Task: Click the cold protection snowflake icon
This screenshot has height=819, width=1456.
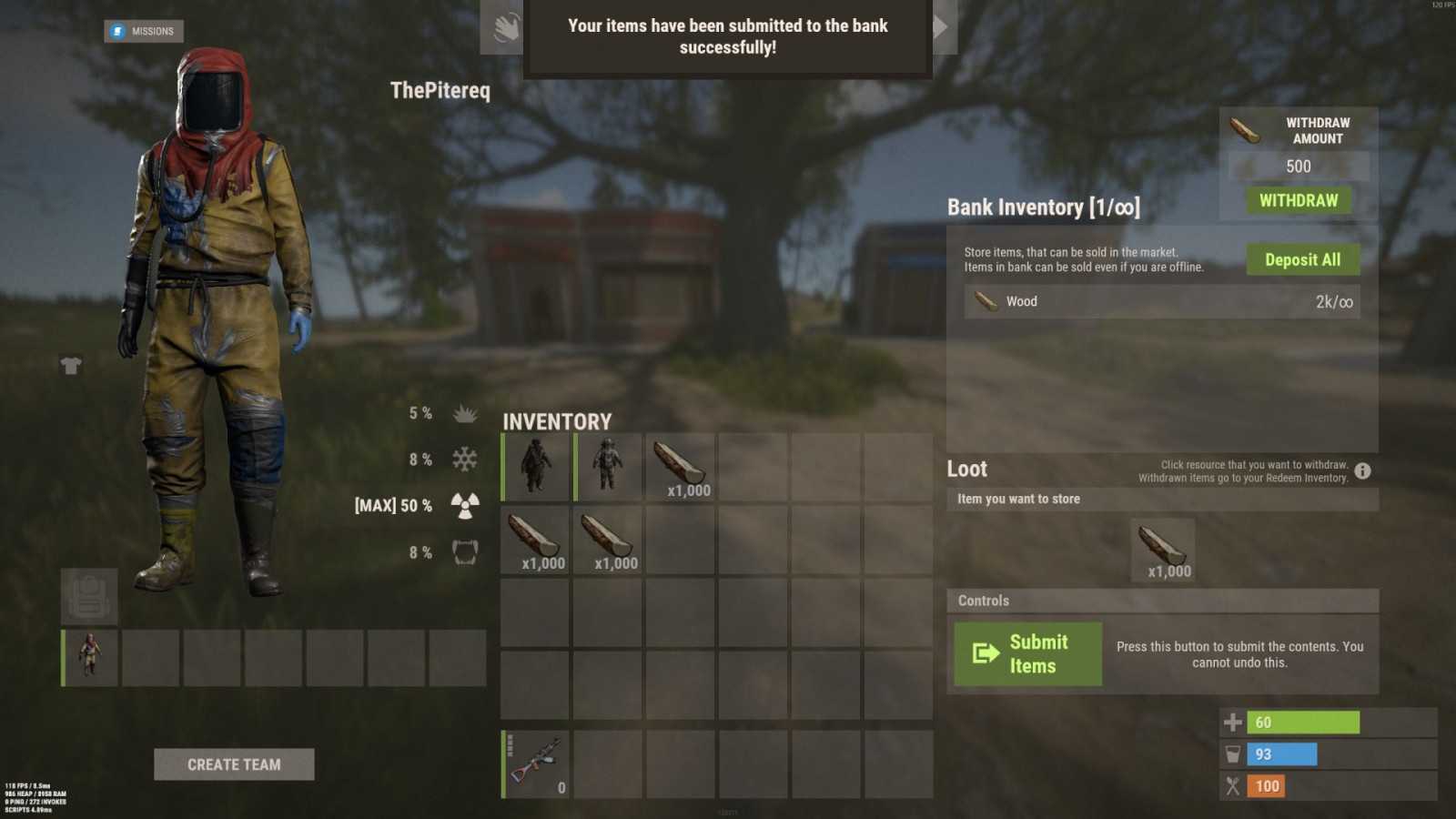Action: point(464,460)
